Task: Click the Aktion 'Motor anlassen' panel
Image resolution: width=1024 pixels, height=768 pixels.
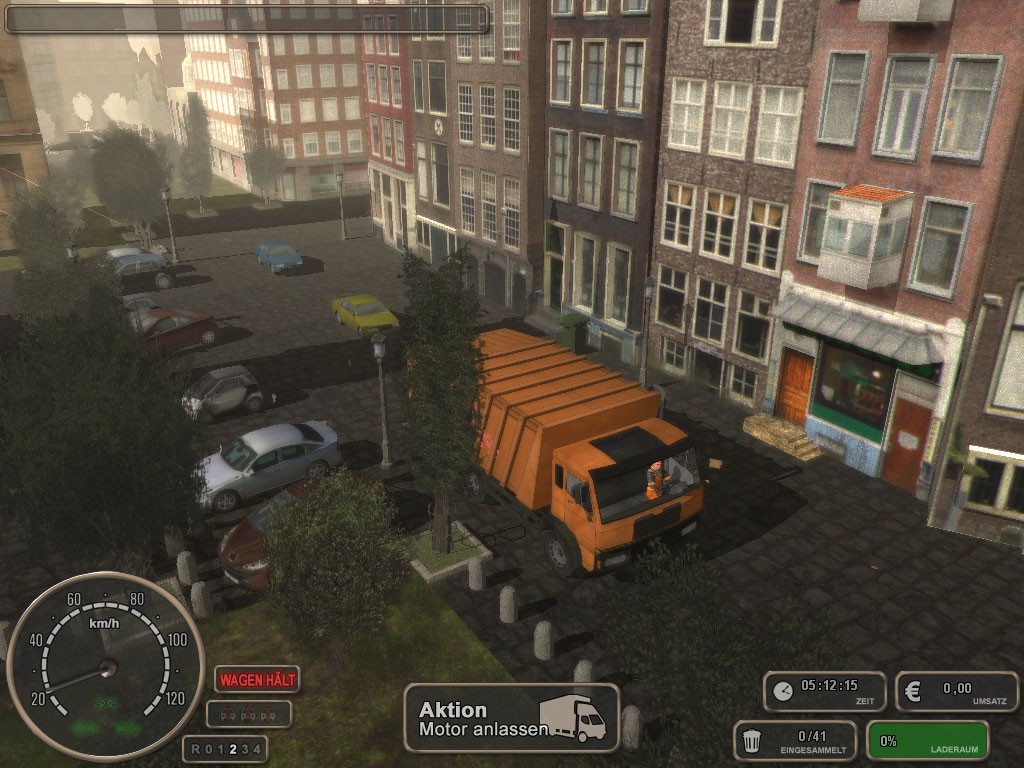Action: pos(511,718)
